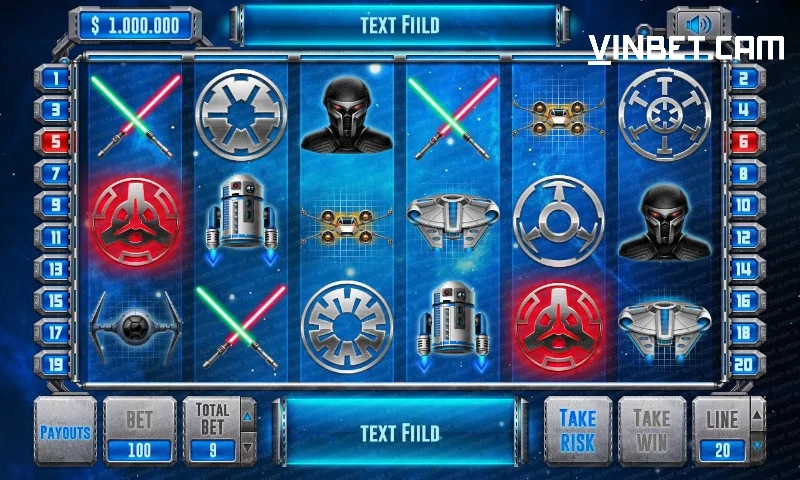Select the red payline 6 marker
800x480 pixels.
[x=743, y=142]
